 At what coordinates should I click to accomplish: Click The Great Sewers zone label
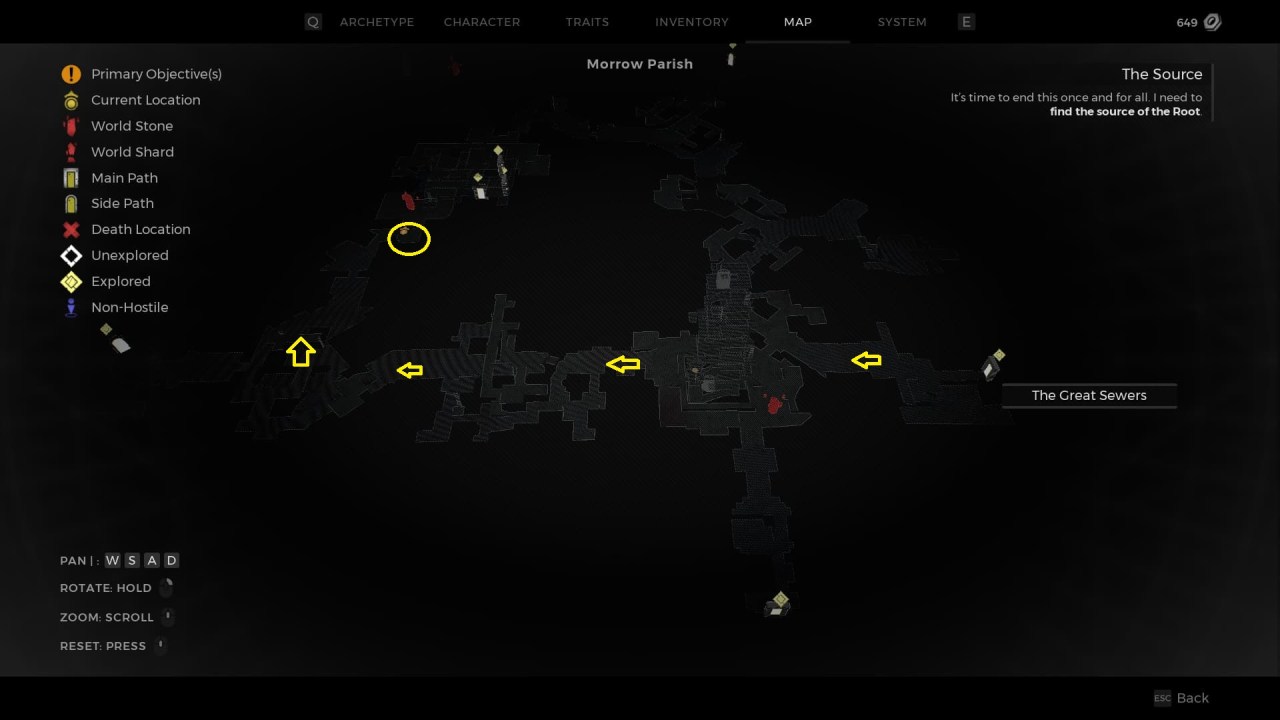(1089, 395)
